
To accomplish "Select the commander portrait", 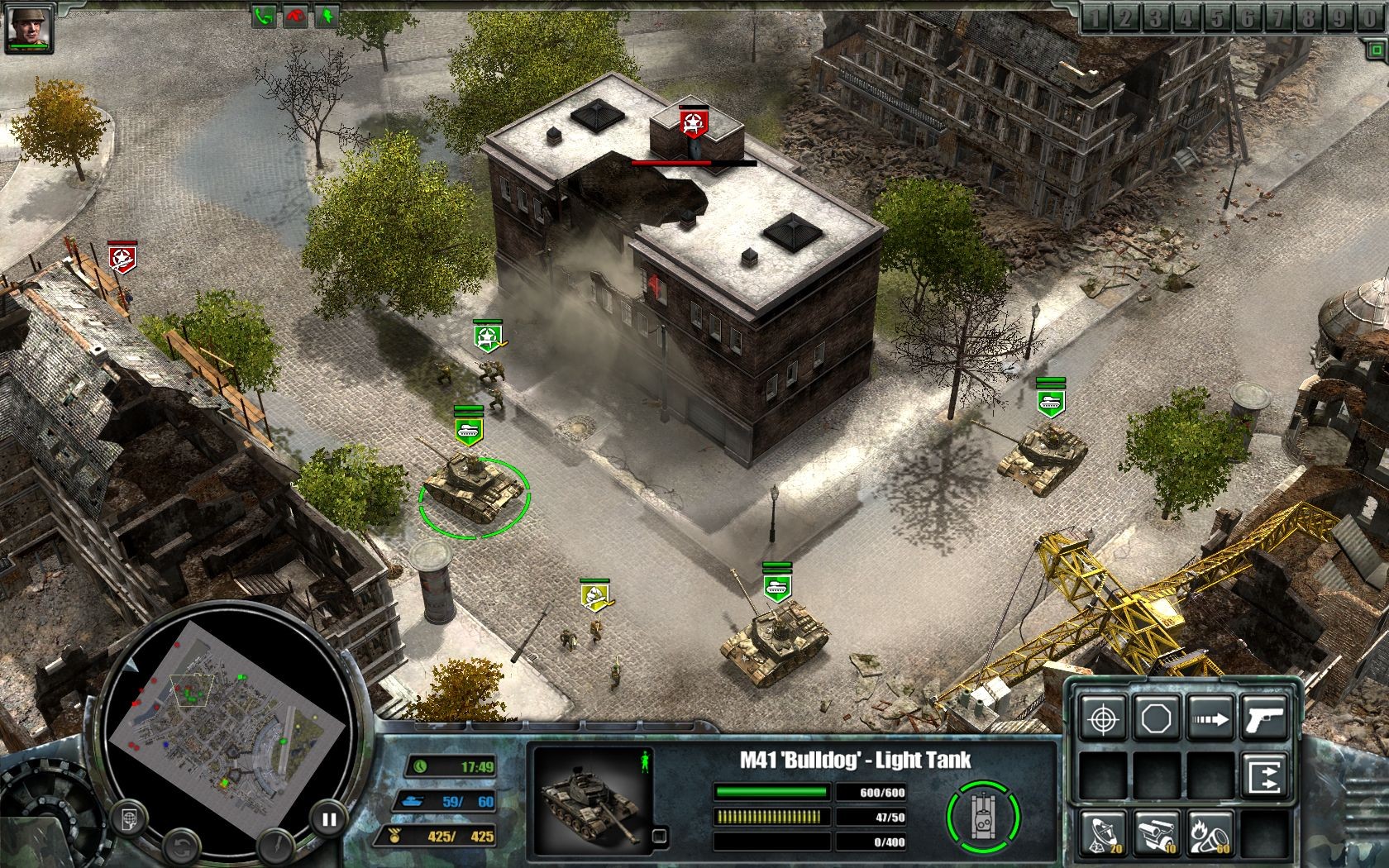I will (x=30, y=27).
